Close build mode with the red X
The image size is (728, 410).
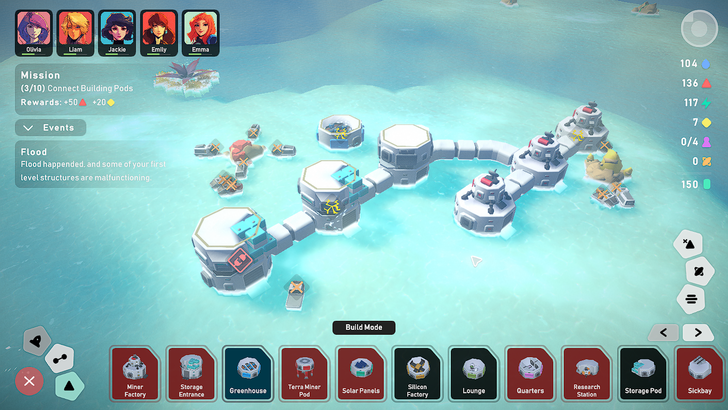pyautogui.click(x=30, y=380)
